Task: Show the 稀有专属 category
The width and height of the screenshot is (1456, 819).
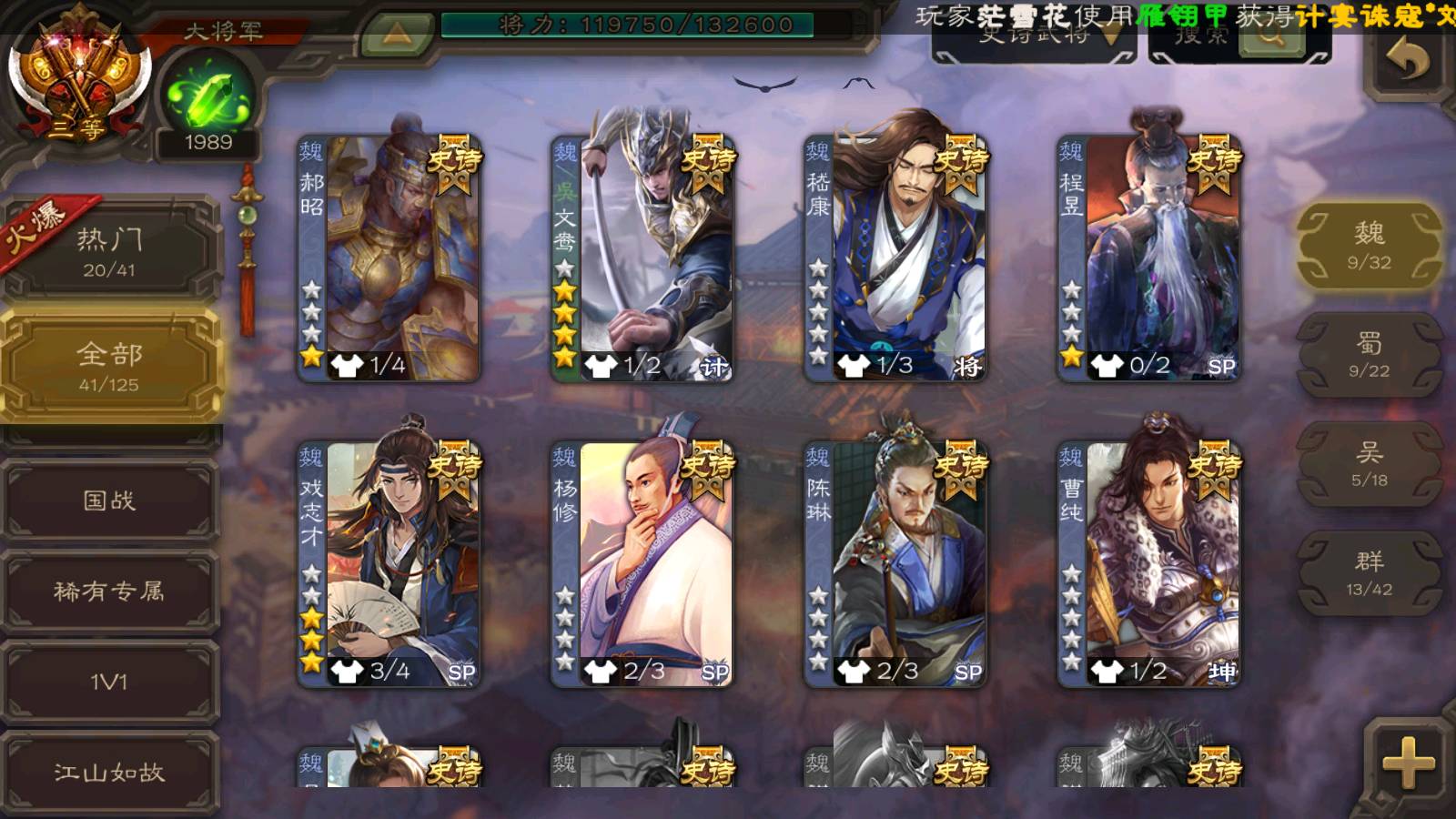Action: tap(109, 591)
